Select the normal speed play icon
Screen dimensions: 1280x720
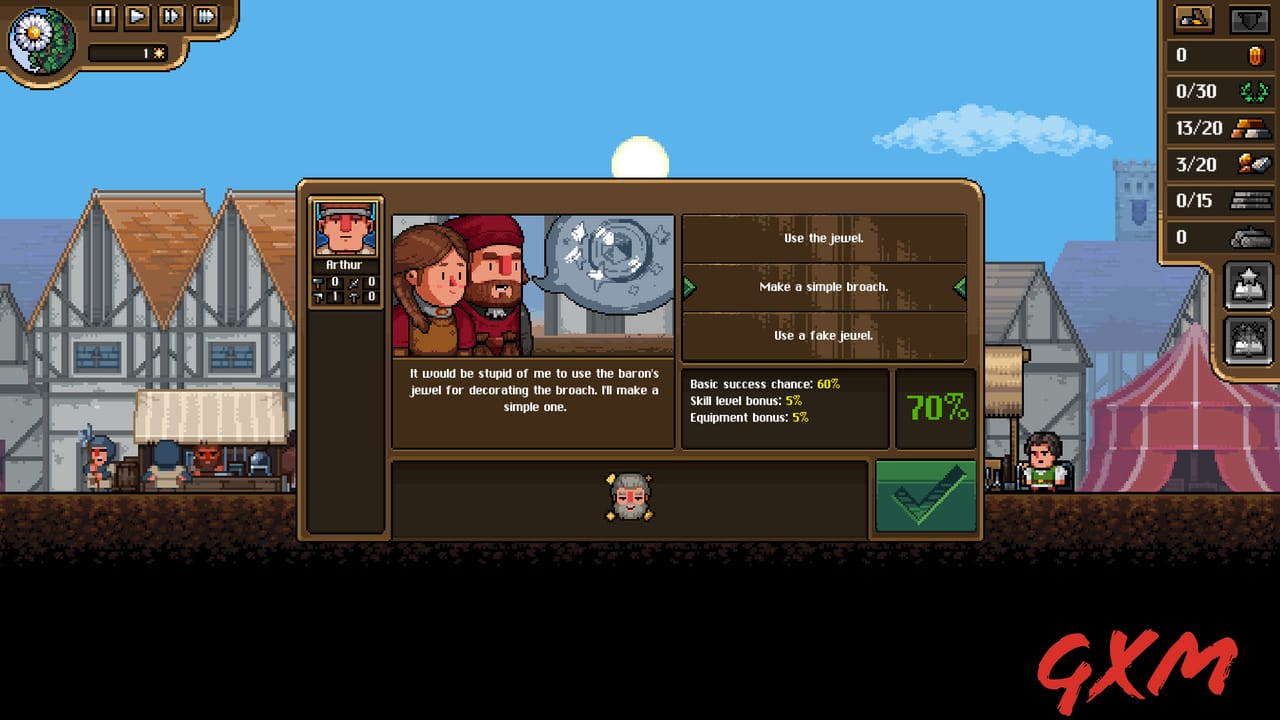click(137, 17)
